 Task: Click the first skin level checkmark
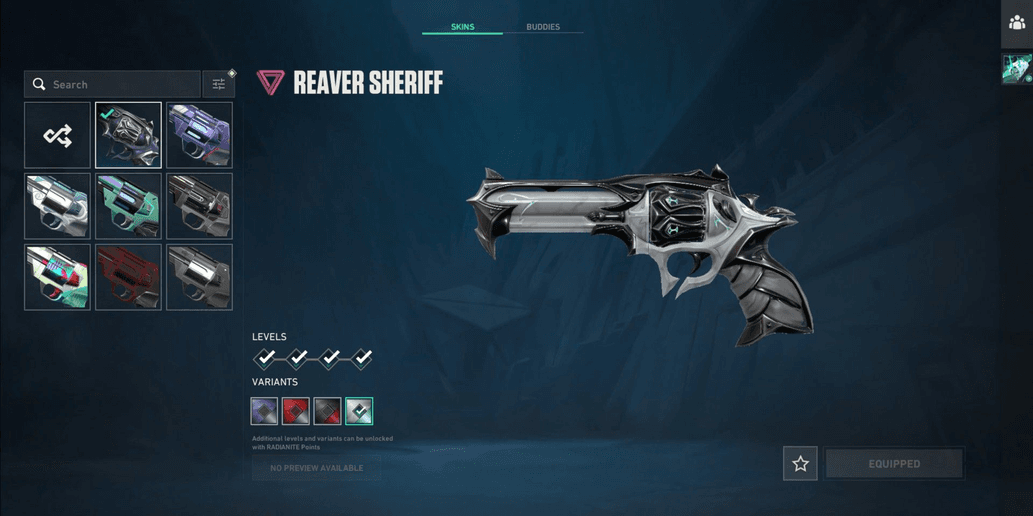pyautogui.click(x=265, y=358)
